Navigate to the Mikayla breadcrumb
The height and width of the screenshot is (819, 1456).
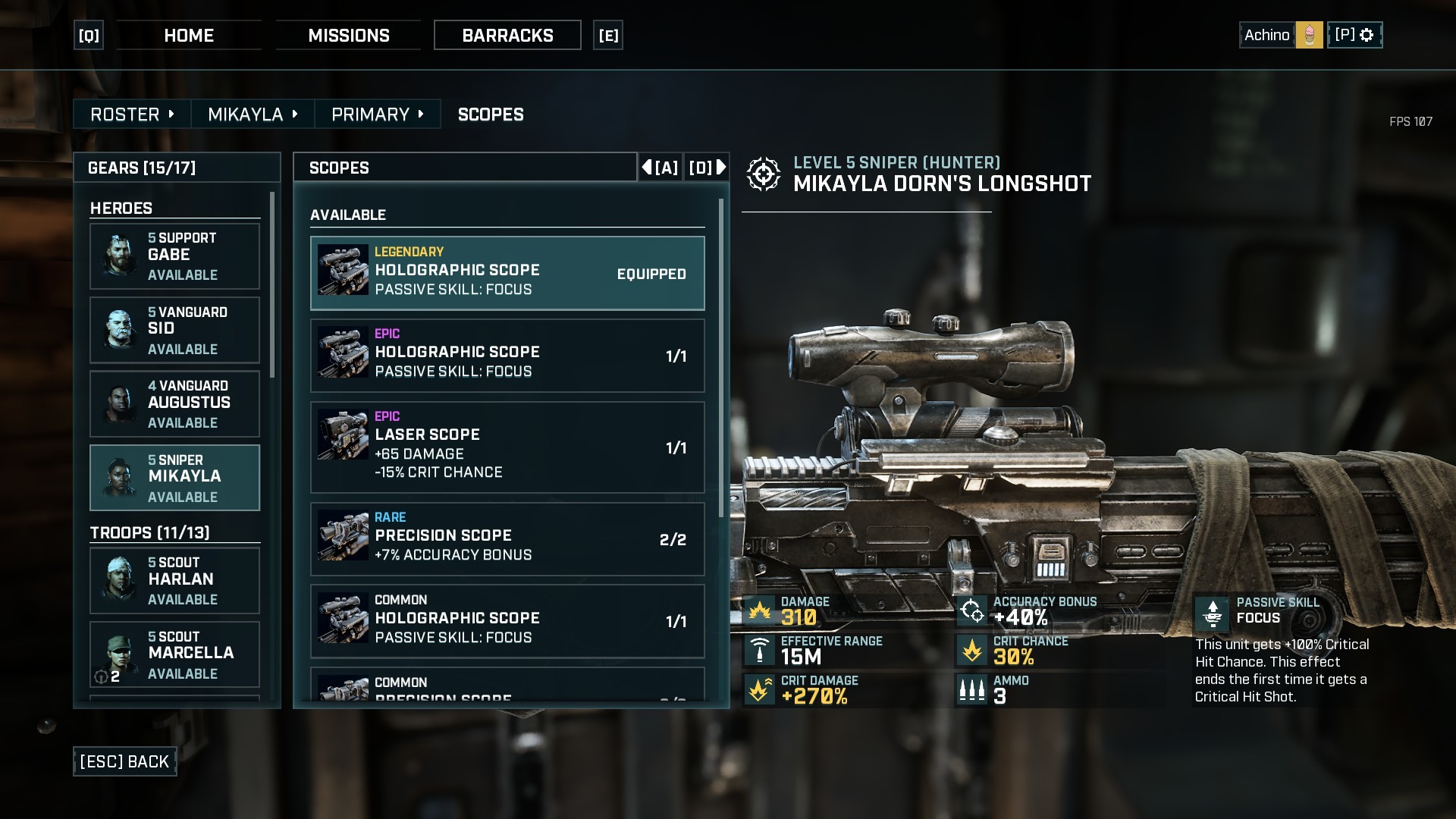tap(253, 115)
